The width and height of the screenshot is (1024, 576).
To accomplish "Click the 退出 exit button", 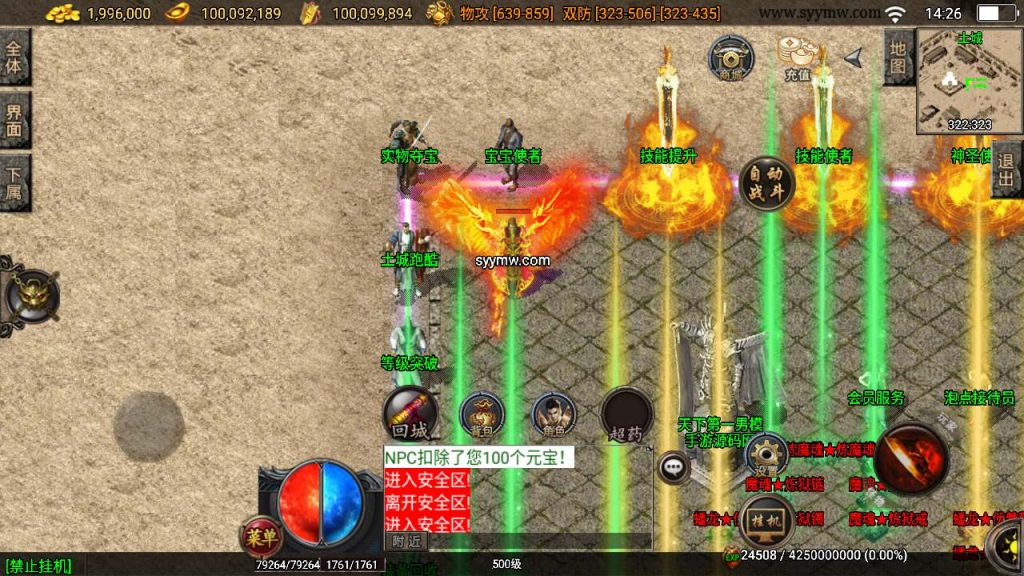I will click(1006, 169).
